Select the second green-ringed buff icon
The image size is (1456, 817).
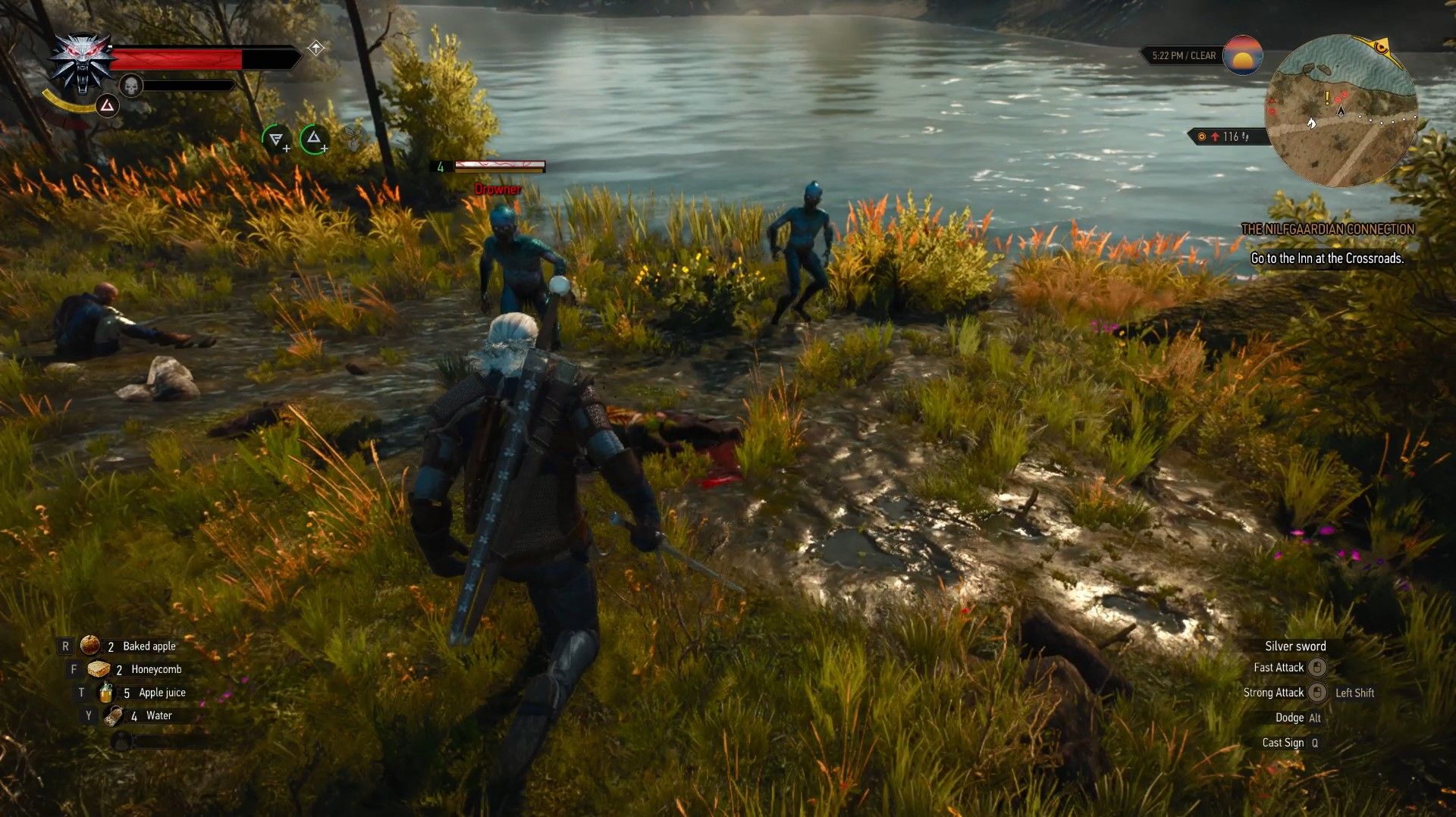point(314,139)
